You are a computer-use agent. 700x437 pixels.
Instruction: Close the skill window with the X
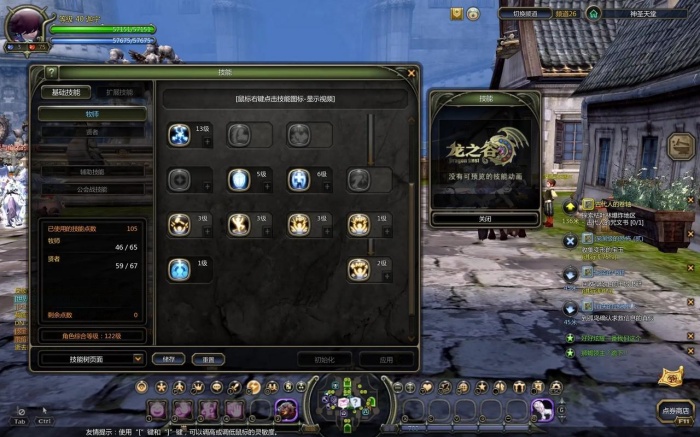pyautogui.click(x=411, y=73)
